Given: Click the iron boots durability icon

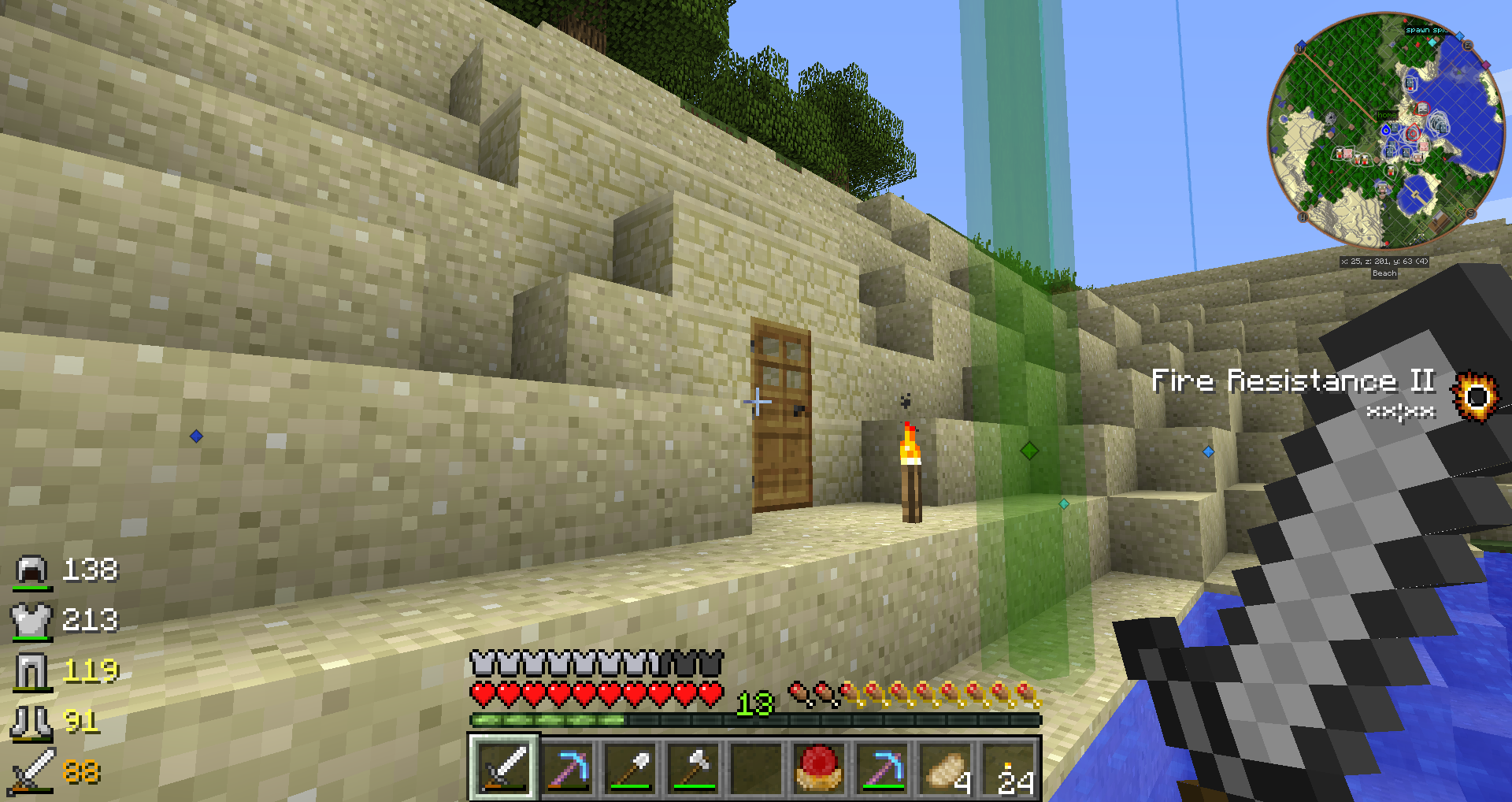Looking at the screenshot, I should [x=31, y=722].
